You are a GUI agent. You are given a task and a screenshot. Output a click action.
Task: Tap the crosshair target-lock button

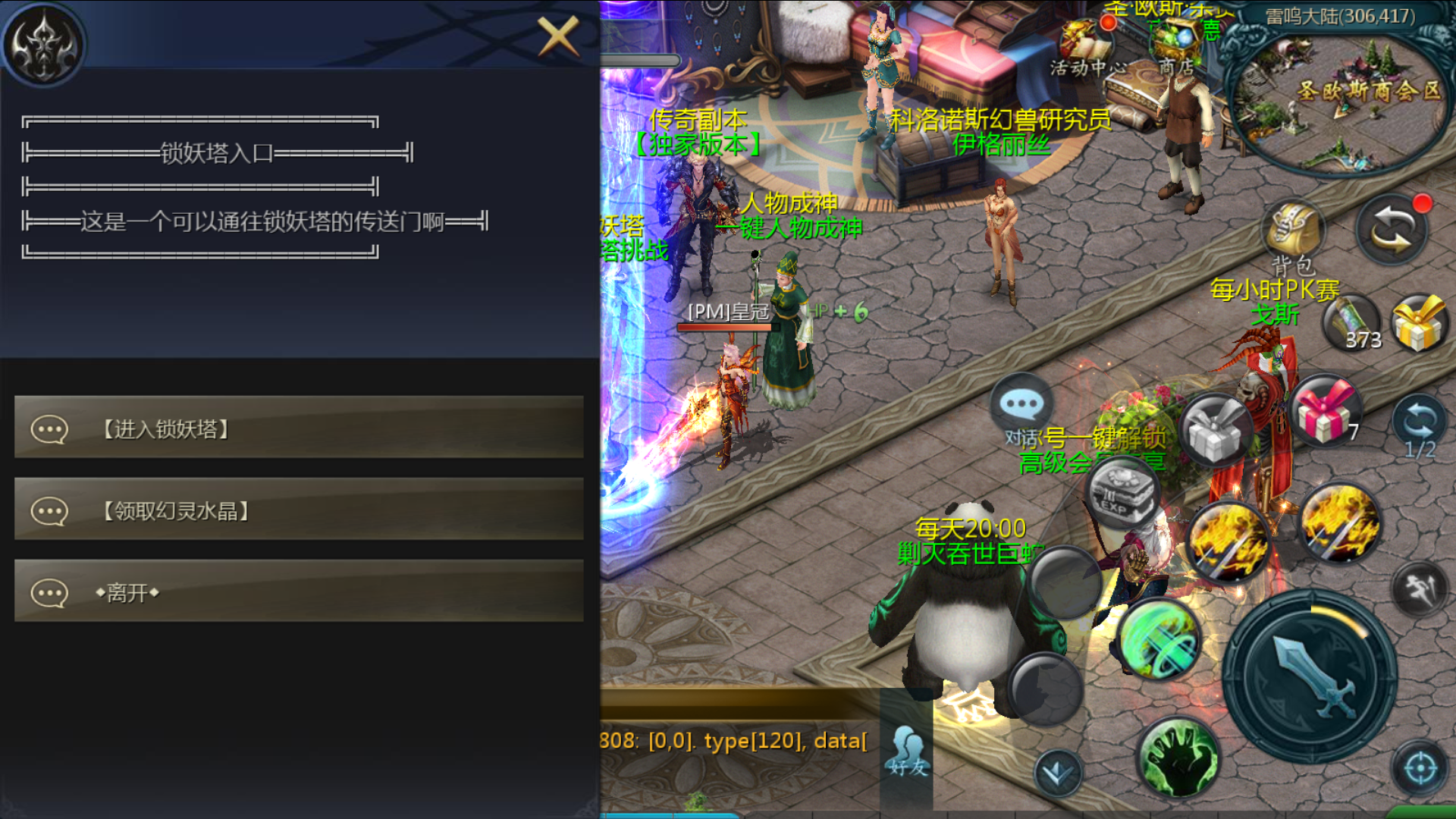(x=1420, y=768)
